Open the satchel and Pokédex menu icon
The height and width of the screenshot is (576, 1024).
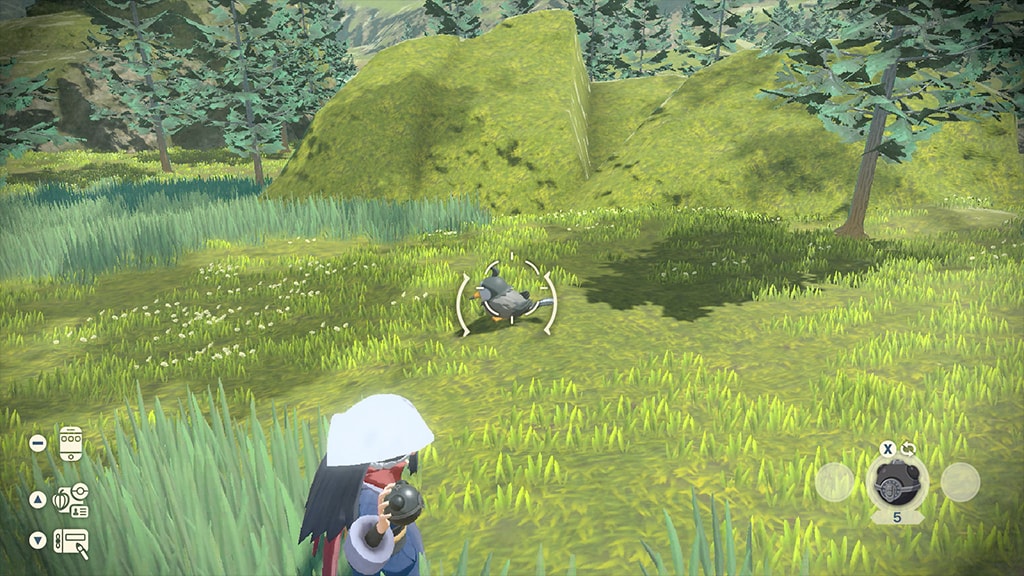click(70, 499)
